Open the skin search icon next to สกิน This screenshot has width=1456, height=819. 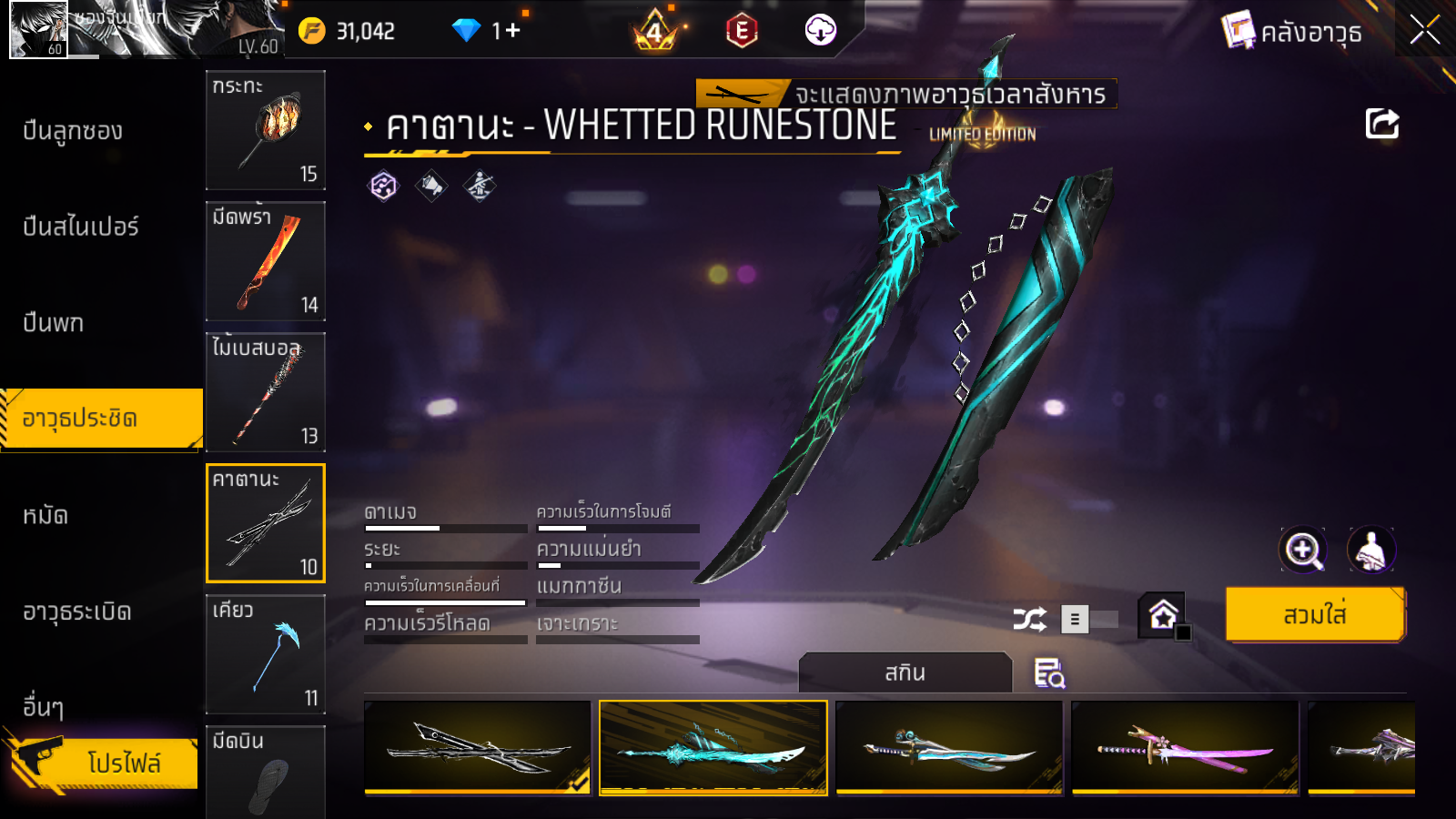[x=1049, y=673]
